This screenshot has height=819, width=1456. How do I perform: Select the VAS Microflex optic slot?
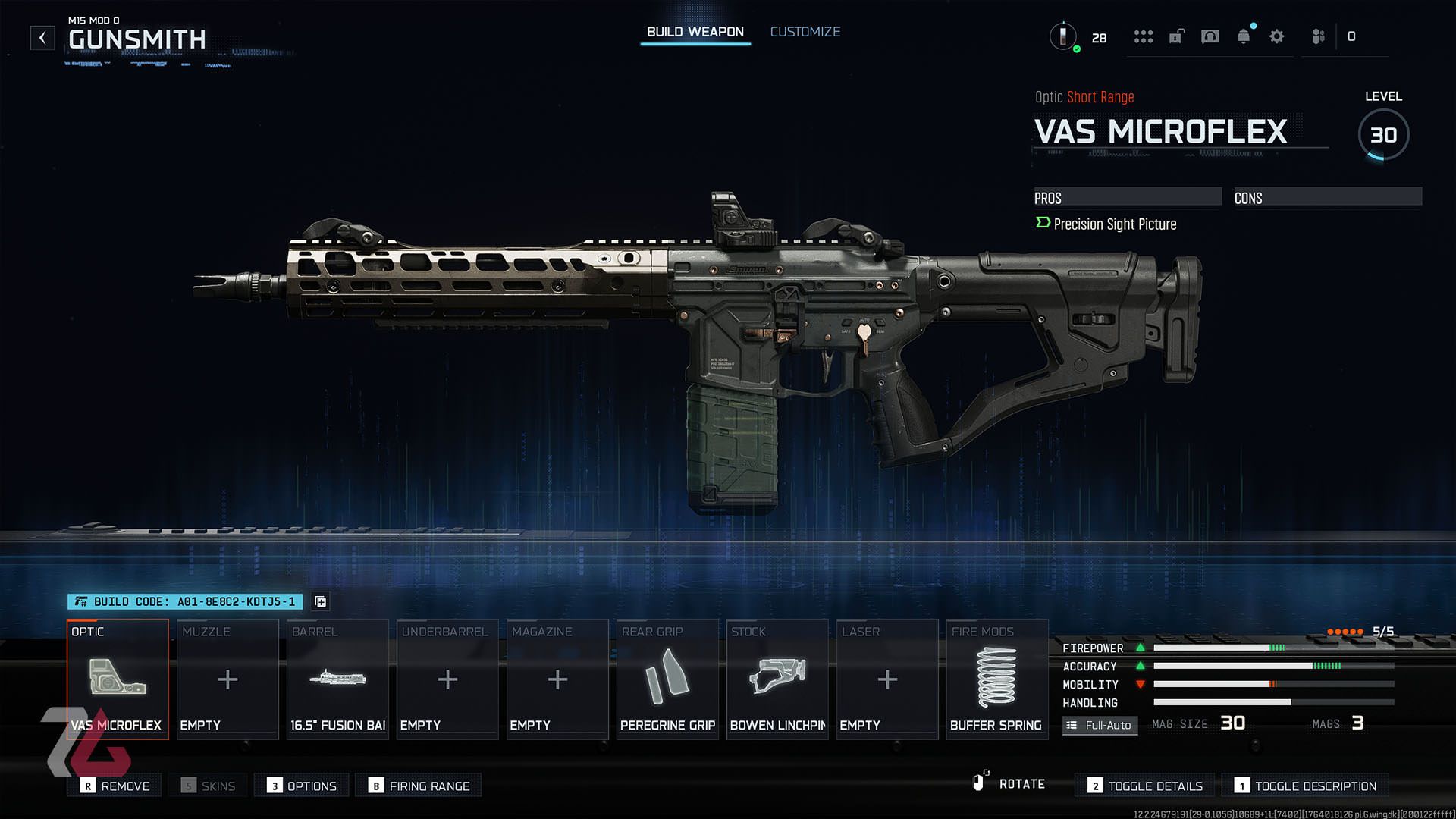(118, 679)
